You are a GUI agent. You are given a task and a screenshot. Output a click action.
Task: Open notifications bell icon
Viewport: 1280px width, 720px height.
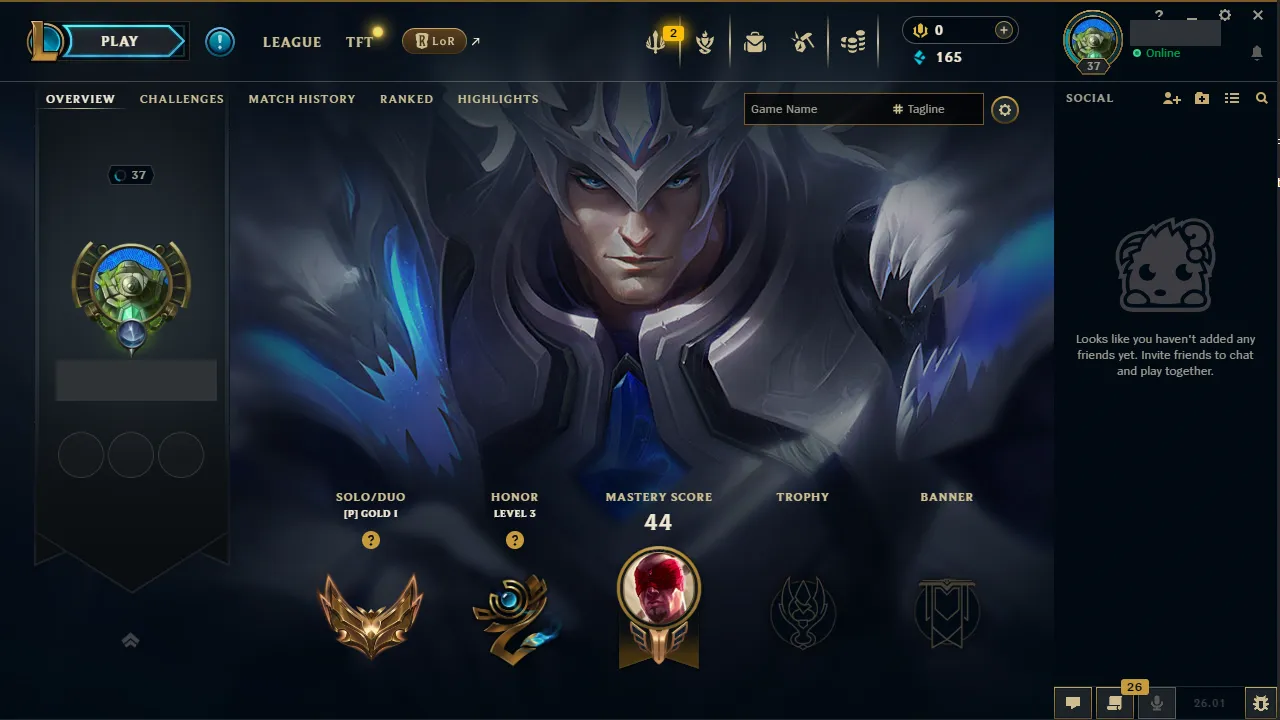[x=1257, y=52]
